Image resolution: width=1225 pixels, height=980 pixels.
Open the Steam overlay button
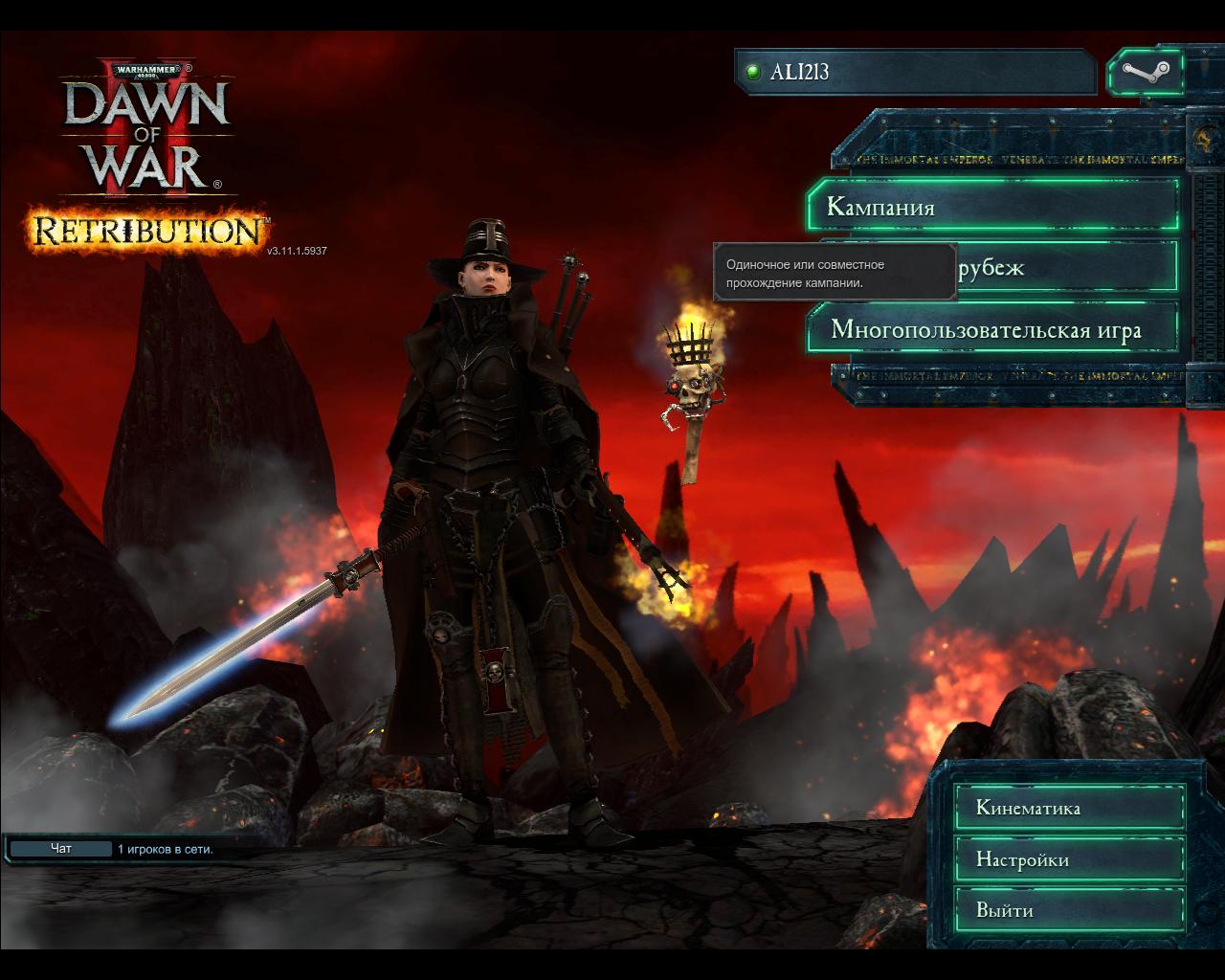pyautogui.click(x=1145, y=72)
